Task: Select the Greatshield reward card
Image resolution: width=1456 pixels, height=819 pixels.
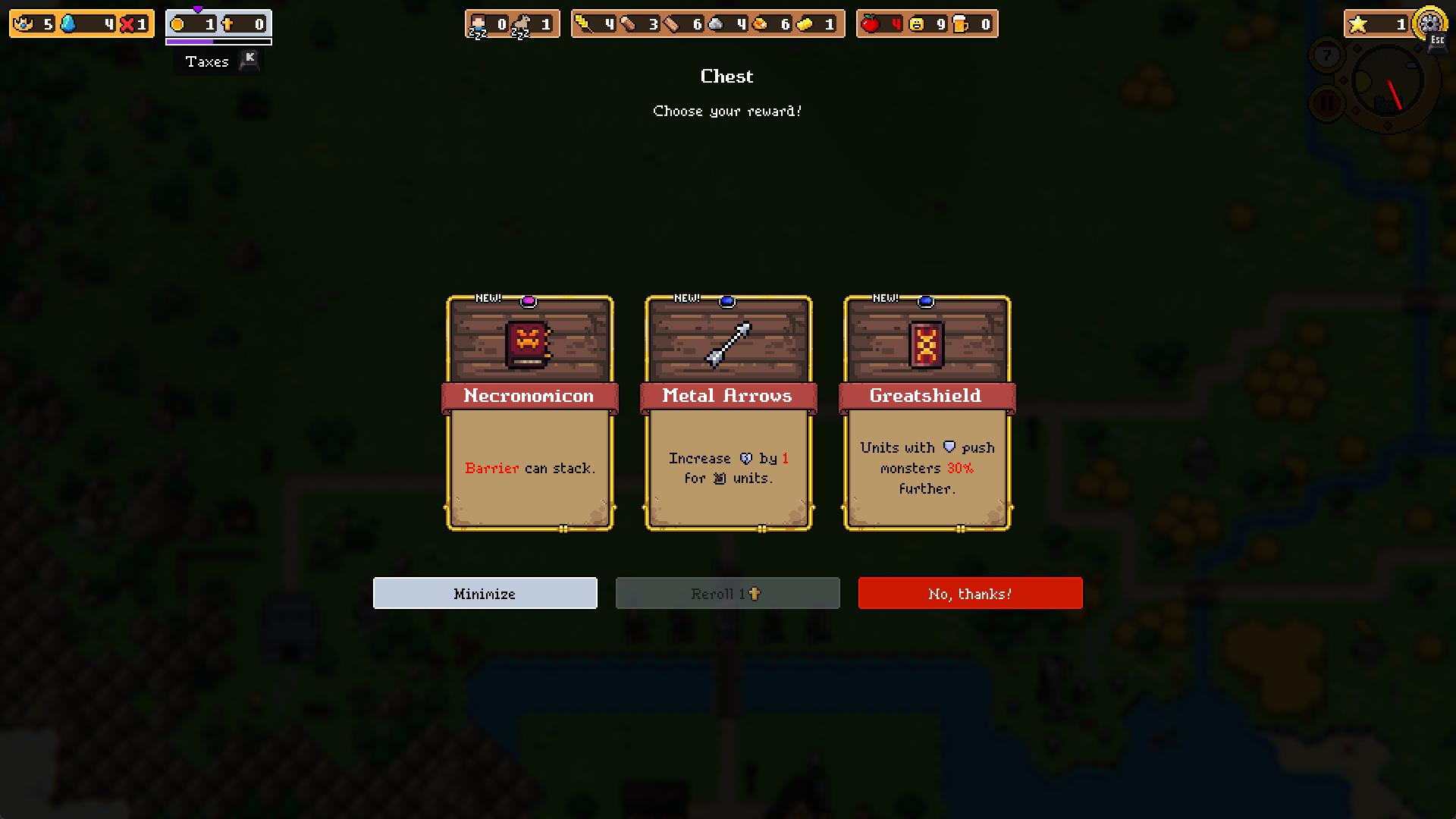Action: click(x=926, y=413)
